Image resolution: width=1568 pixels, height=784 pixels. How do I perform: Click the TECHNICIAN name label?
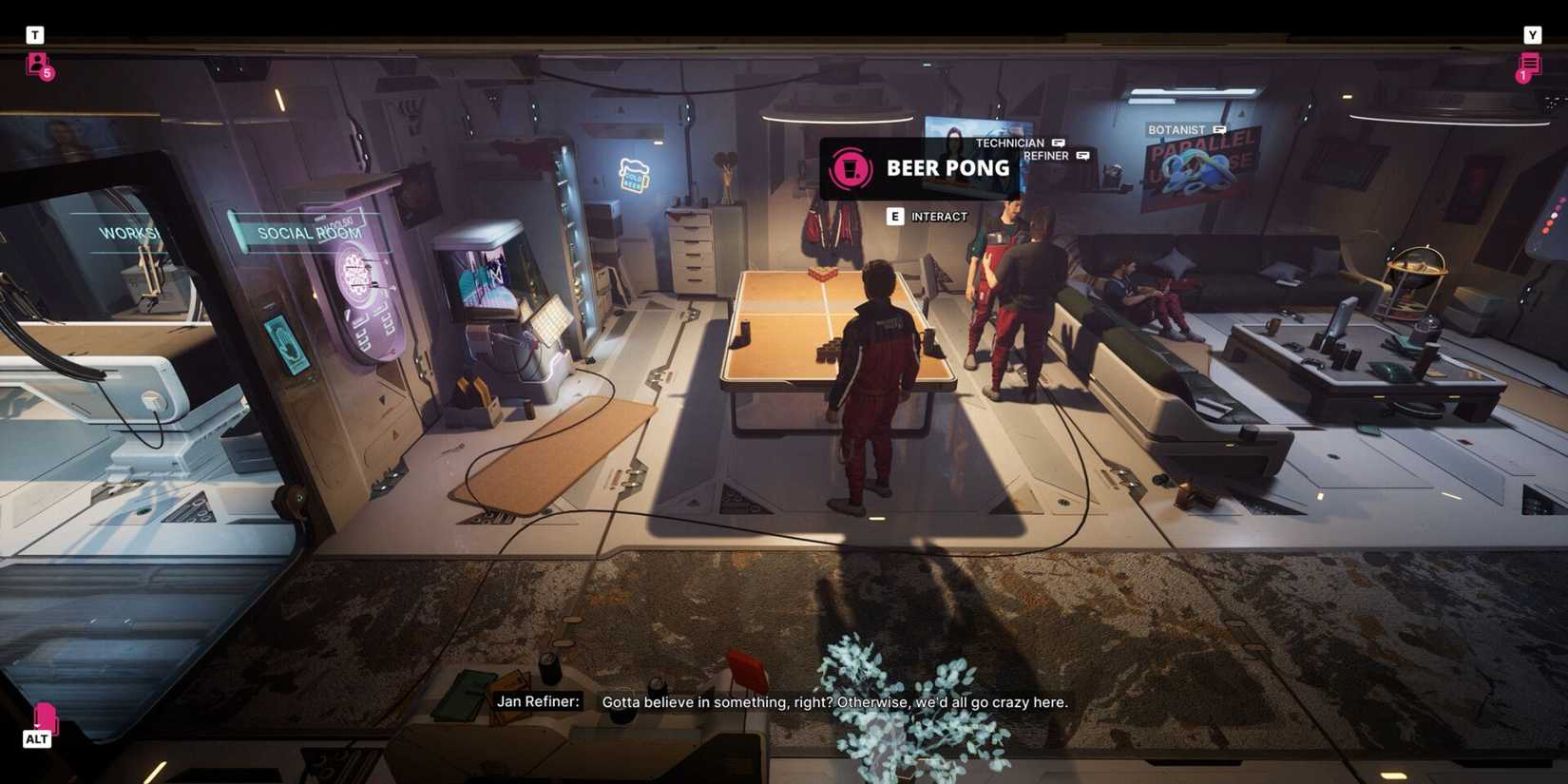pos(1010,143)
